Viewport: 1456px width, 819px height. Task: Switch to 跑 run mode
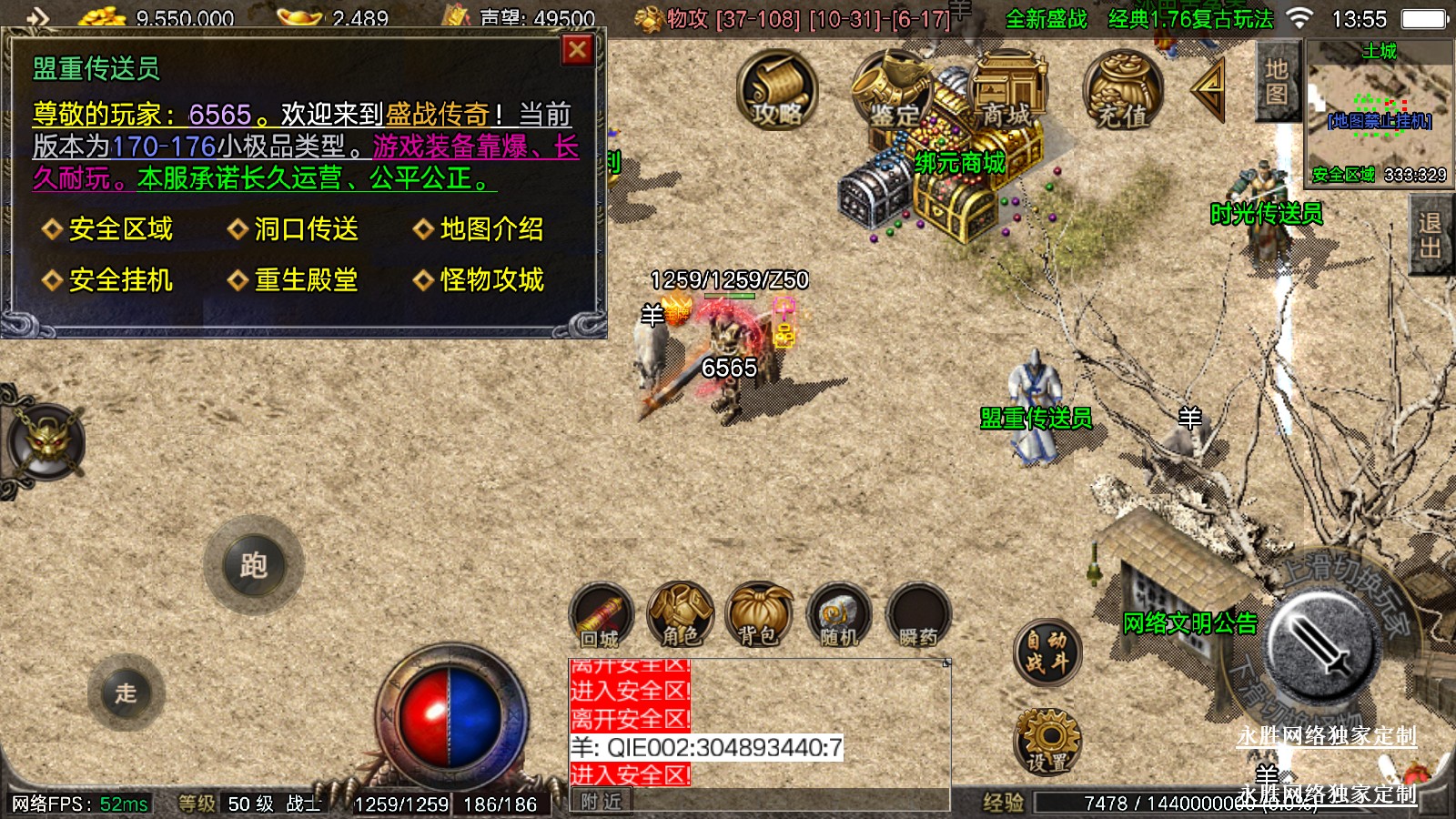point(254,566)
